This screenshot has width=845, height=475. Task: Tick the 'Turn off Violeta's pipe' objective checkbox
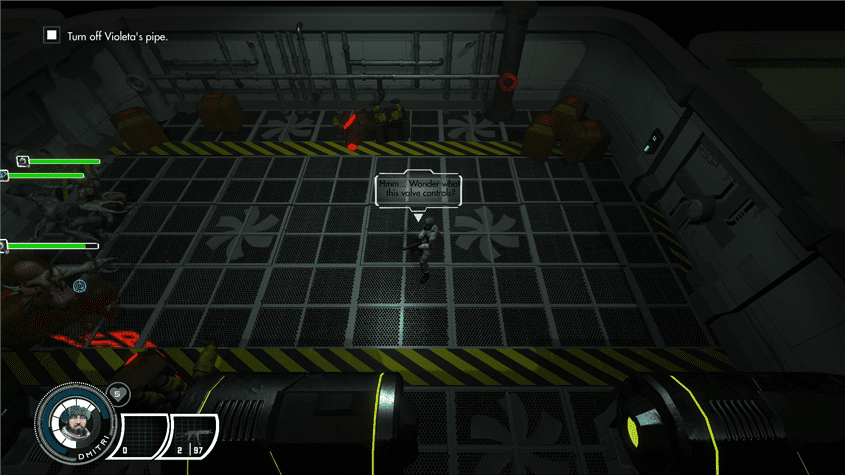pos(51,36)
